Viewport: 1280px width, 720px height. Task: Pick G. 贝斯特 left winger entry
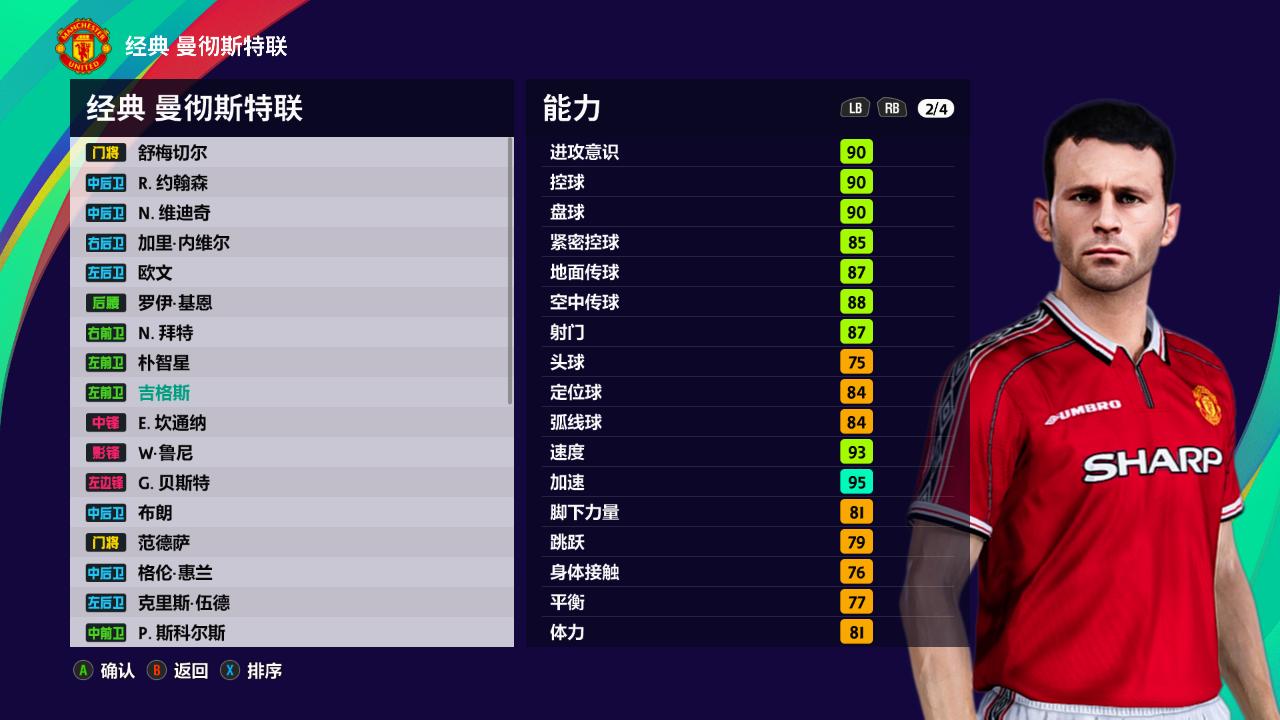click(x=290, y=483)
